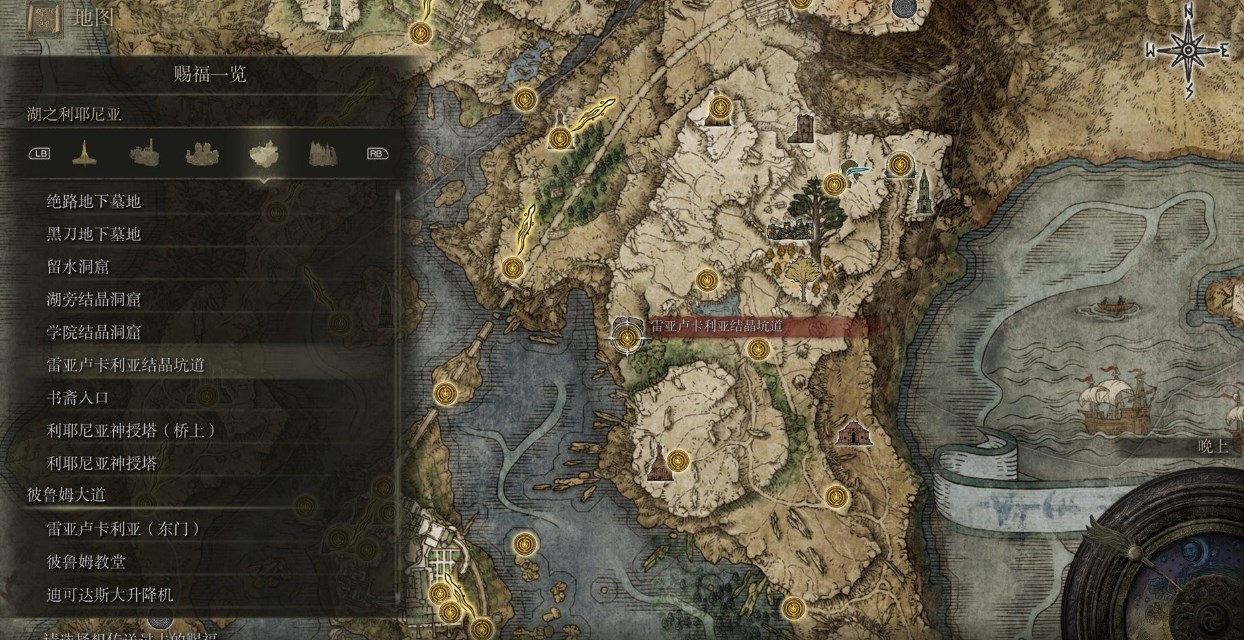Switch to the ruined fortress category tab
The image size is (1244, 640).
point(144,153)
